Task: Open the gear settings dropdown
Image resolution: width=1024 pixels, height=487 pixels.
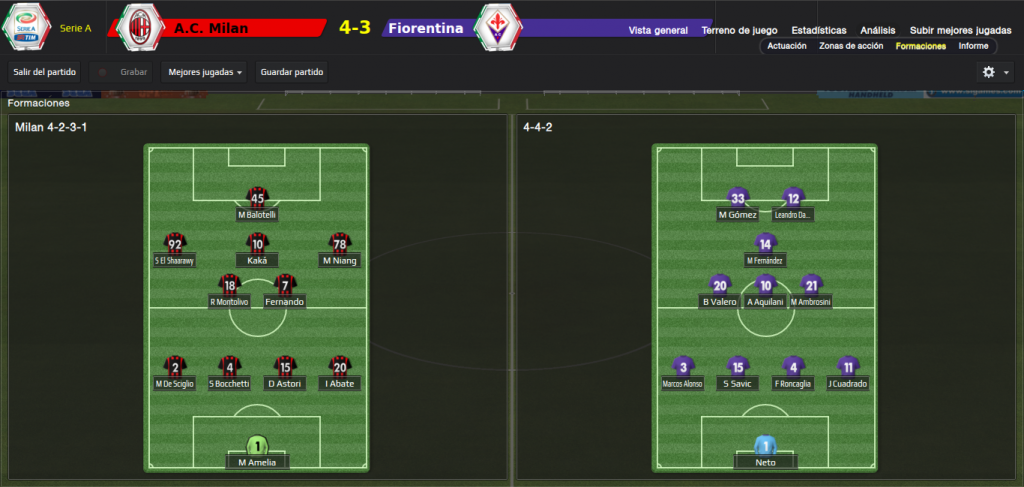Action: pos(993,72)
